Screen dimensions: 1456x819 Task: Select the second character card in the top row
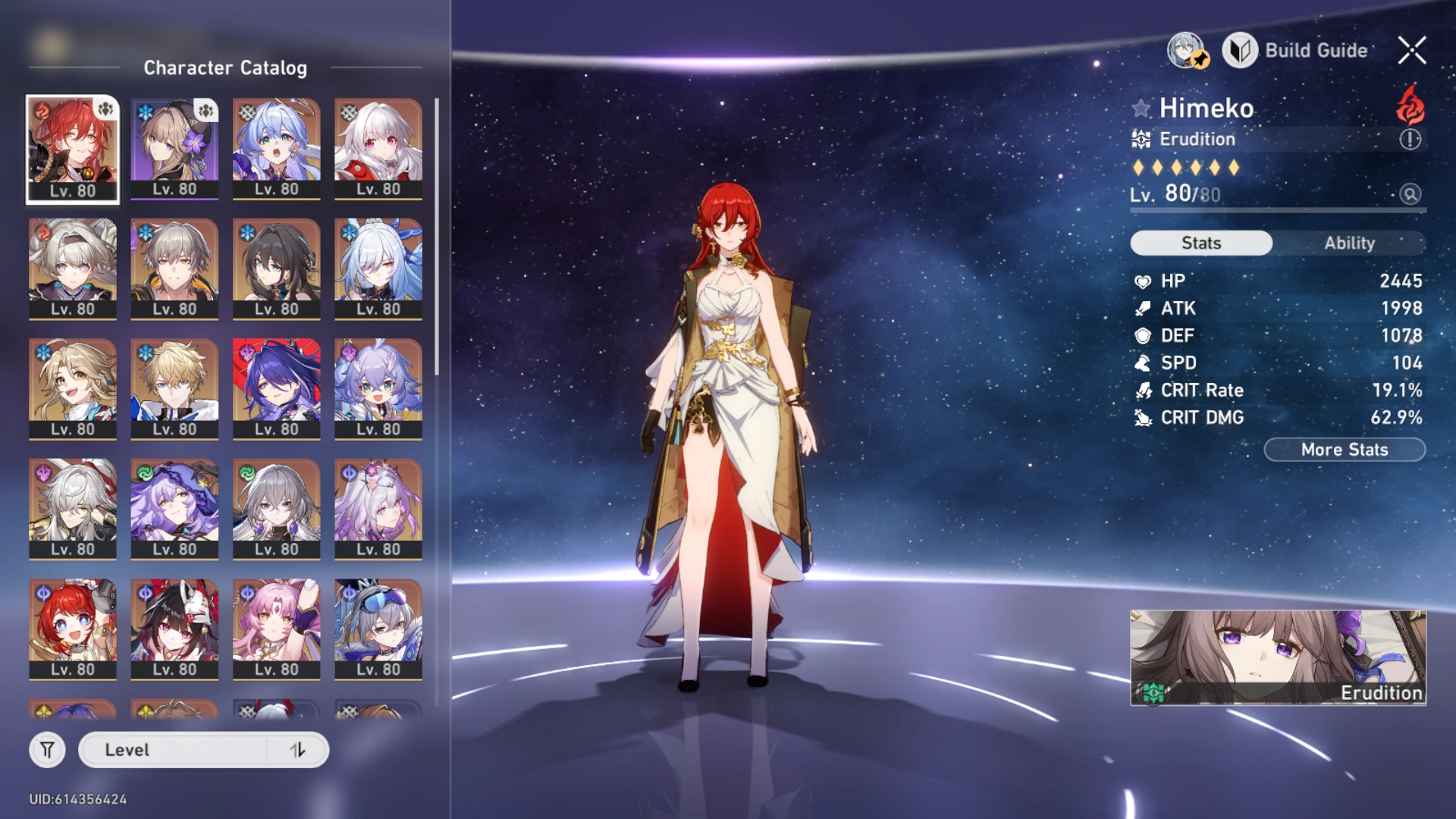coord(174,148)
